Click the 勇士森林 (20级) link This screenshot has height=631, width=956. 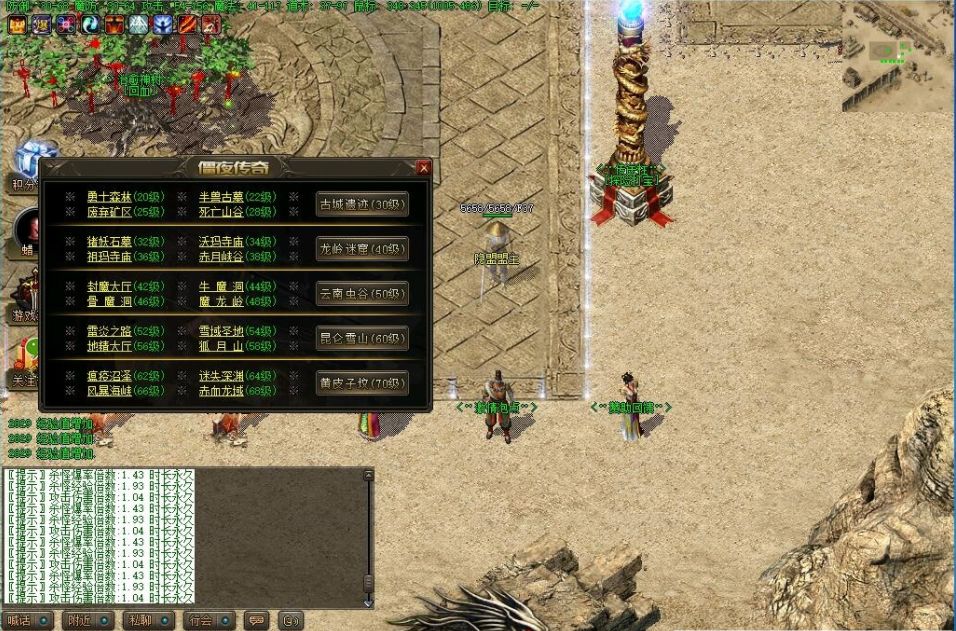pos(125,197)
